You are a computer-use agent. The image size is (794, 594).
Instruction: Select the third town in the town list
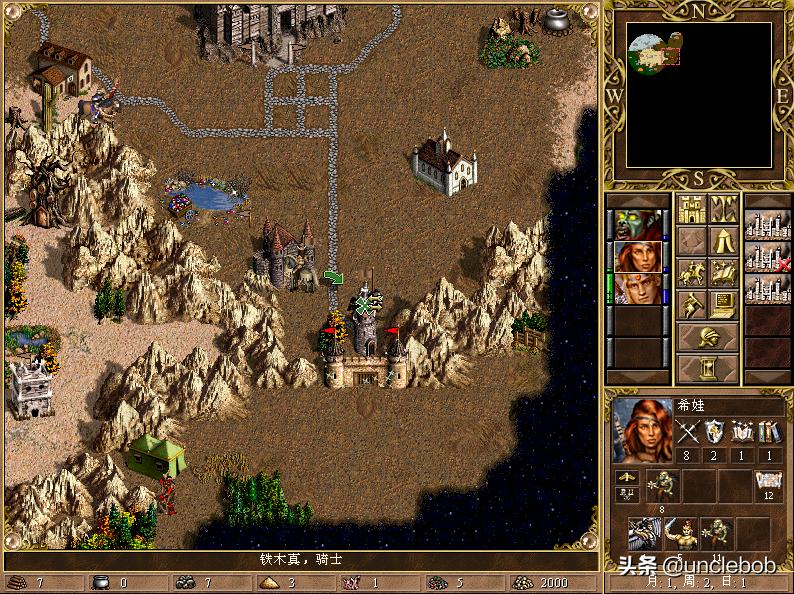coord(768,289)
